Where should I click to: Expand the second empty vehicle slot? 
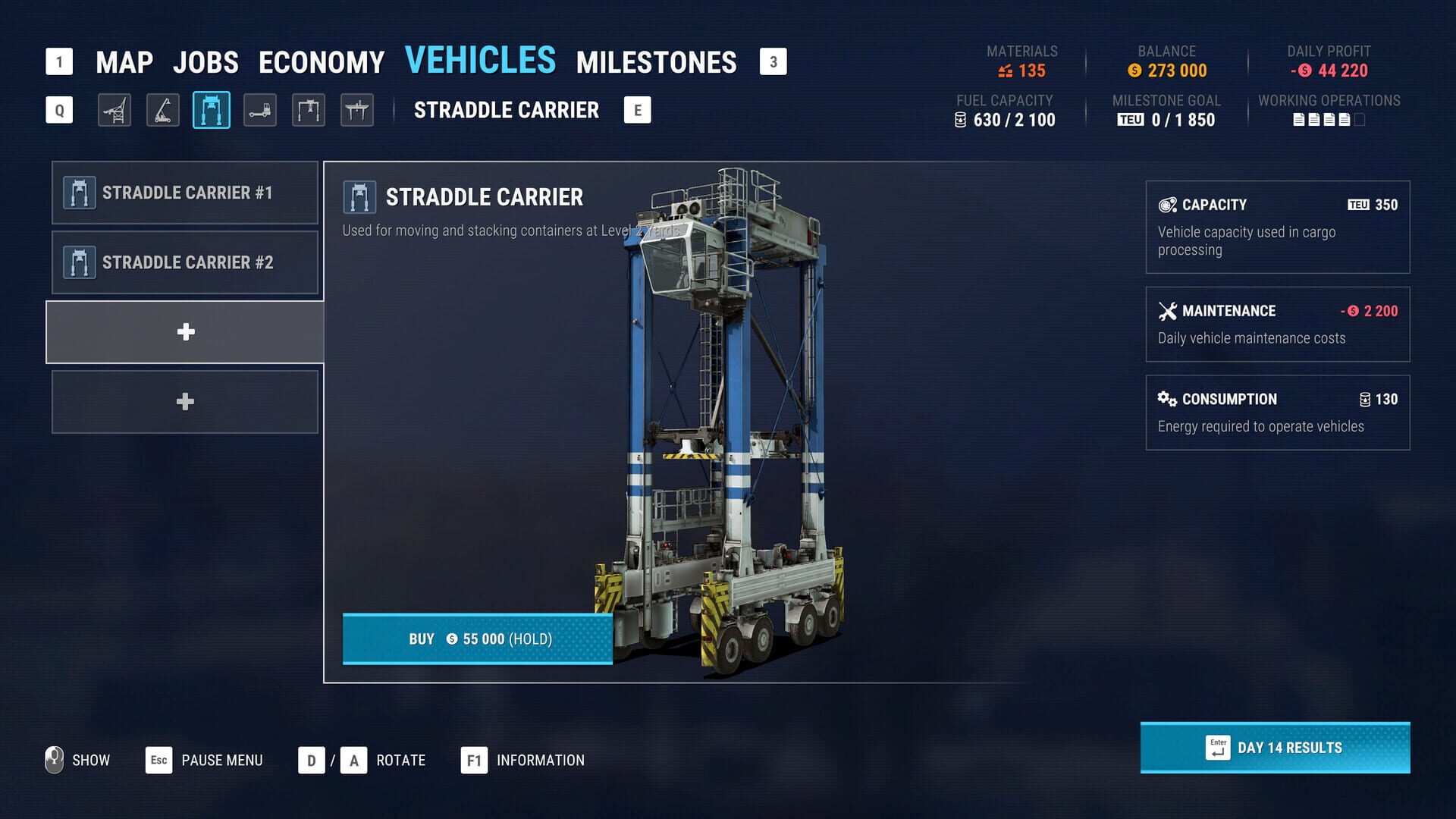(x=184, y=401)
